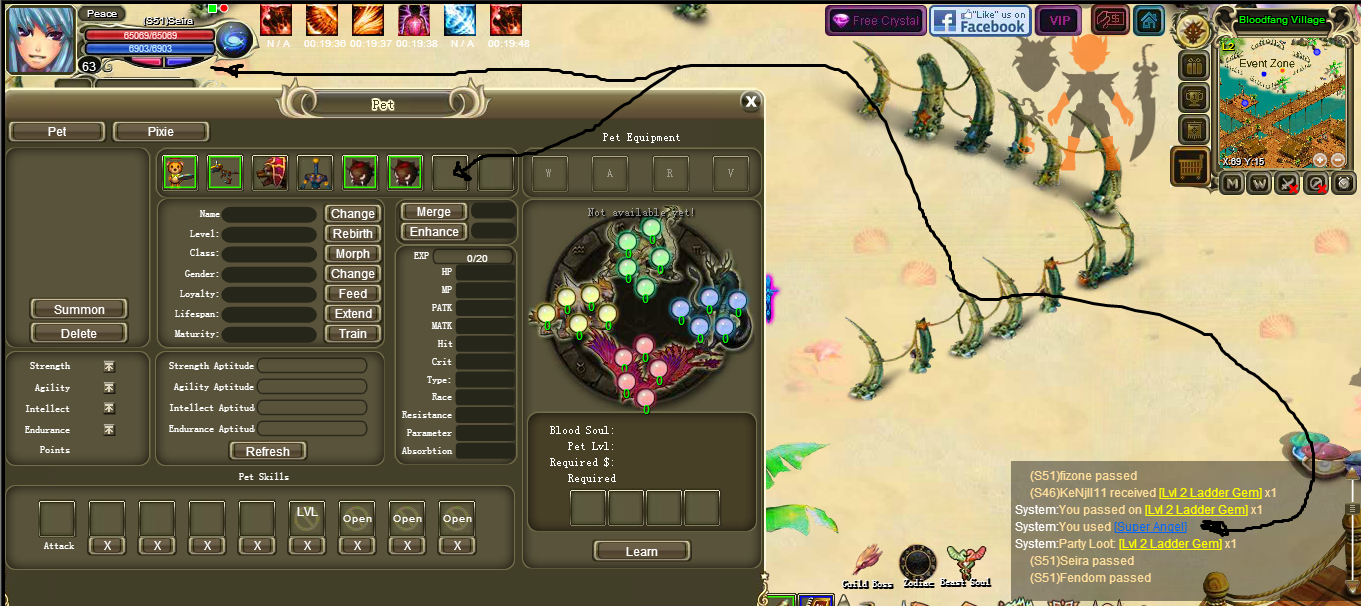Viewport: 1361px width, 606px height.
Task: Click the Delete pet button
Action: click(79, 333)
